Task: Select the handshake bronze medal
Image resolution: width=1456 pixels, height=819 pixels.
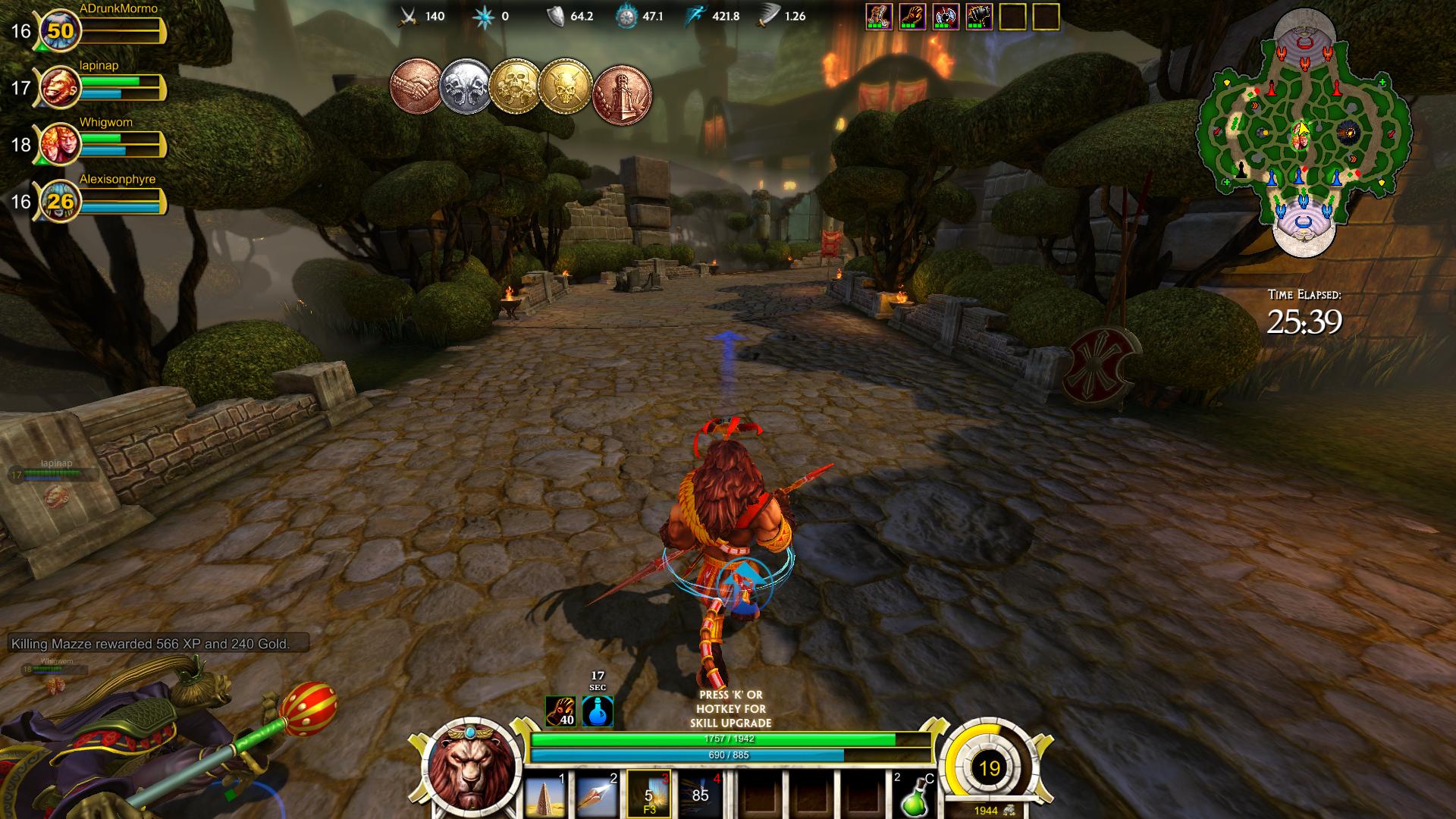Action: (x=416, y=86)
